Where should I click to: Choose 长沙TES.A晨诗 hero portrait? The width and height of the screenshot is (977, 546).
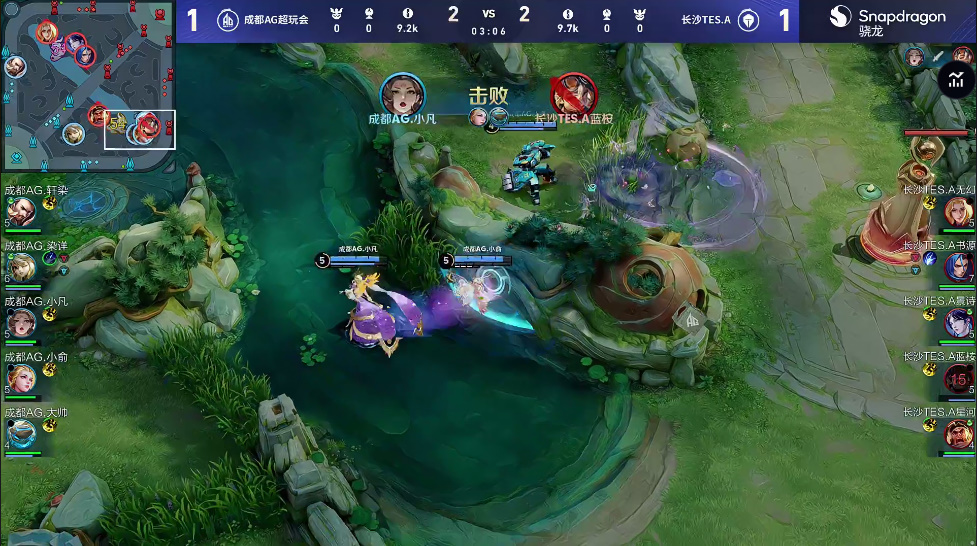click(x=957, y=323)
